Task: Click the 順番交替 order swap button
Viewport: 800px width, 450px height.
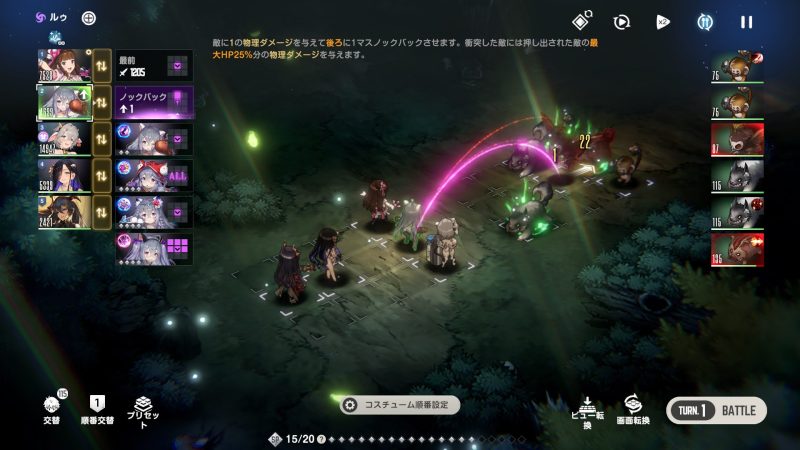Action: pos(98,410)
